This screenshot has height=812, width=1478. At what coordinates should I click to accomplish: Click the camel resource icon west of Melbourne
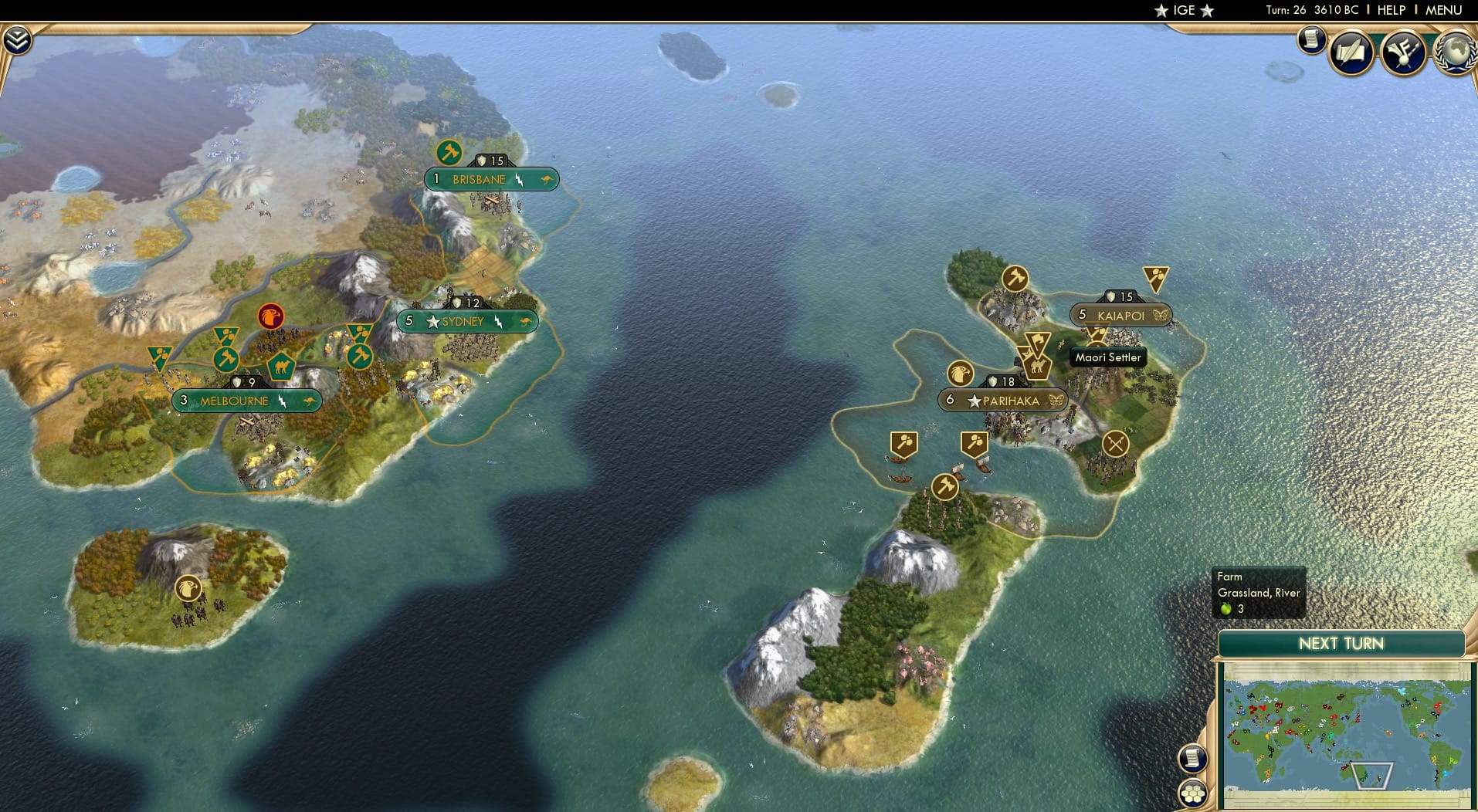click(280, 367)
